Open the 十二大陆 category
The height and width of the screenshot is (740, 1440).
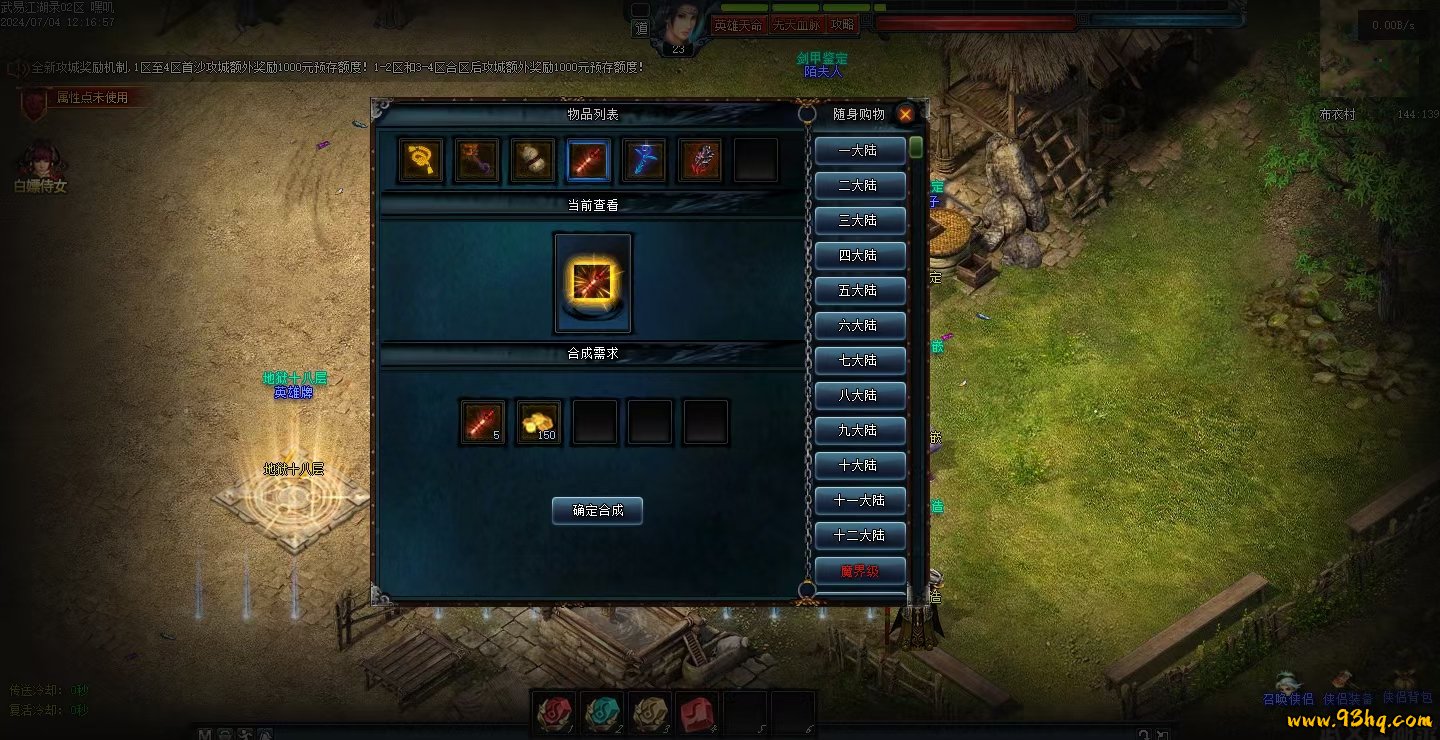point(859,535)
